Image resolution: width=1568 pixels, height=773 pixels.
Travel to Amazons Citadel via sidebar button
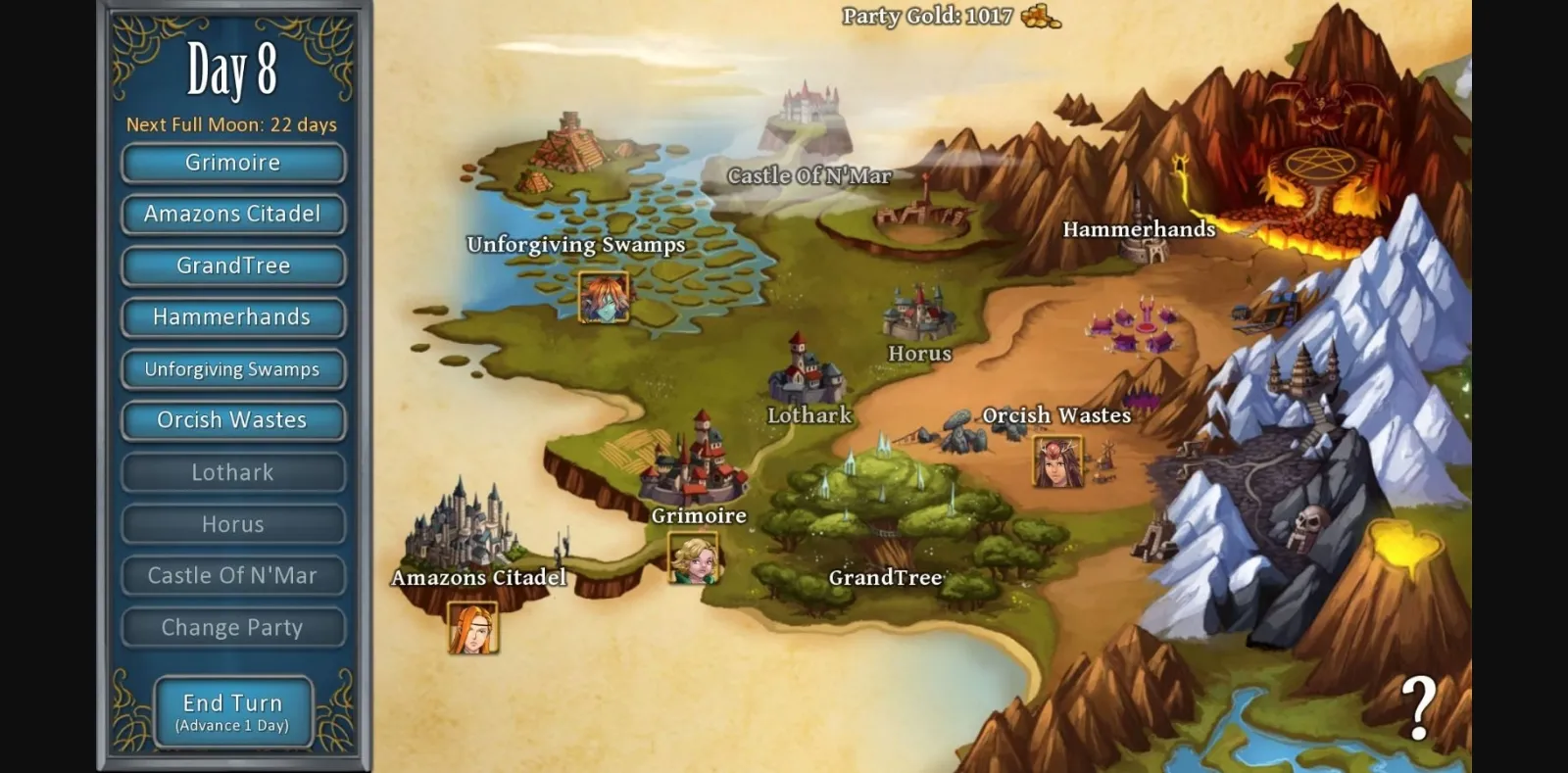pos(232,214)
